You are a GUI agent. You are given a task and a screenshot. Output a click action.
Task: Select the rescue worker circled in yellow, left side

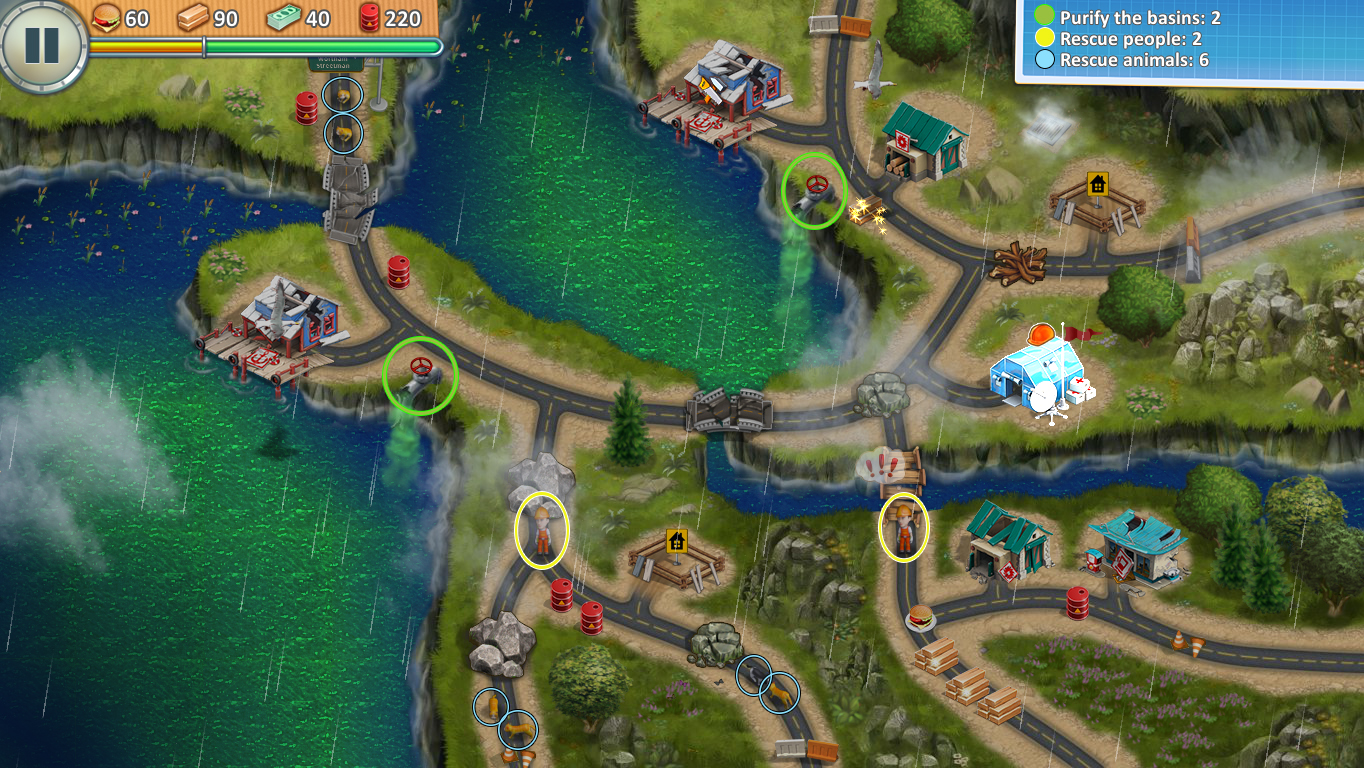point(540,530)
